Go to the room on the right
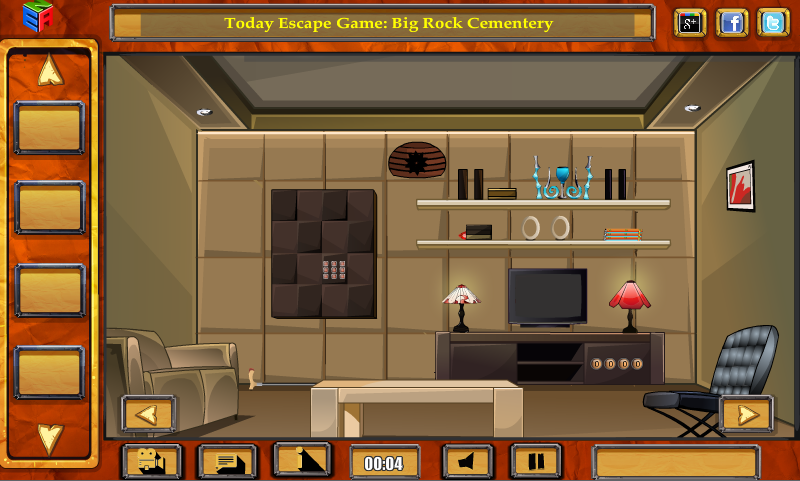Image resolution: width=800 pixels, height=481 pixels. 746,413
